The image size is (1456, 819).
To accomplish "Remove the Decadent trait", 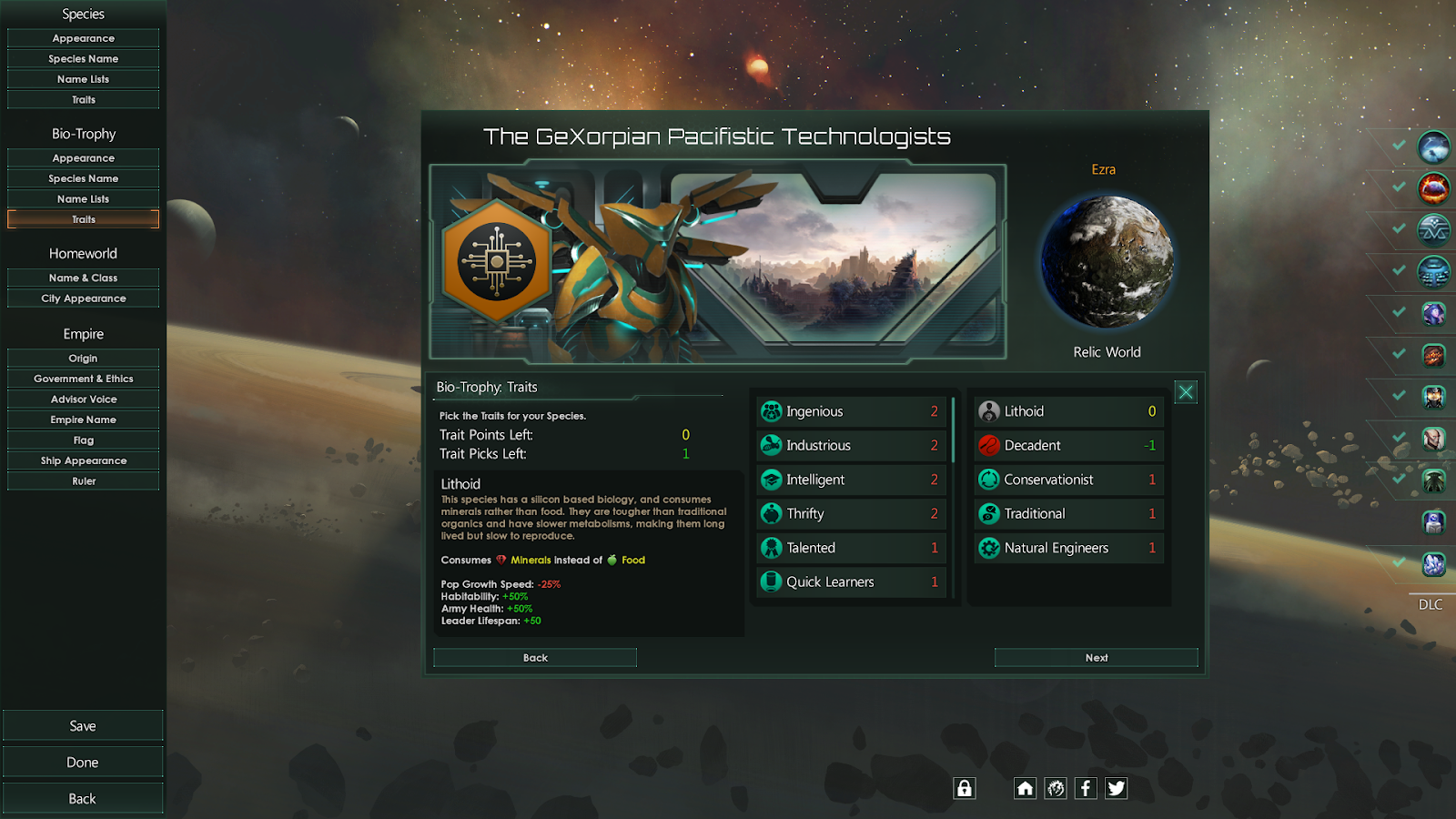I will [x=1068, y=445].
